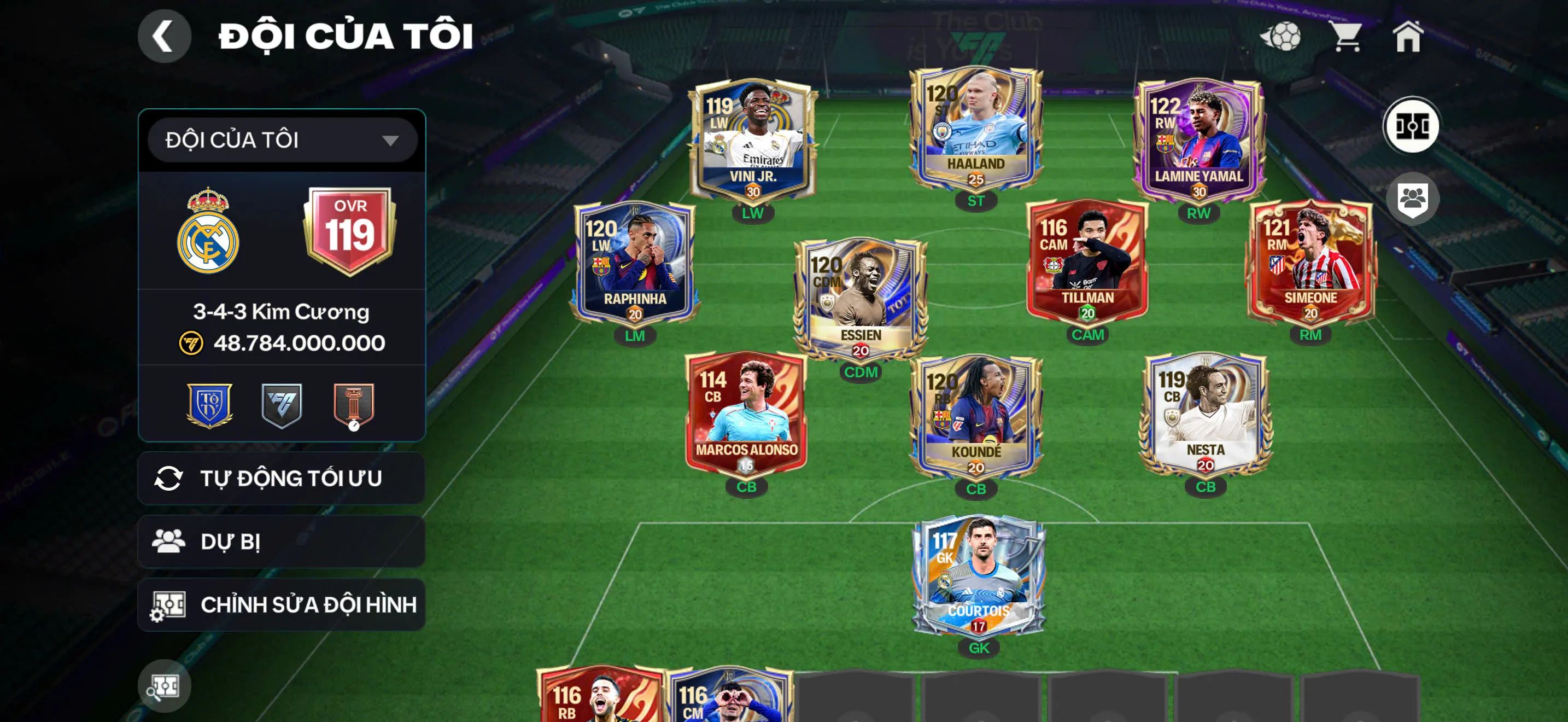This screenshot has width=1568, height=722.
Task: Return to the home screen
Action: pos(1408,37)
